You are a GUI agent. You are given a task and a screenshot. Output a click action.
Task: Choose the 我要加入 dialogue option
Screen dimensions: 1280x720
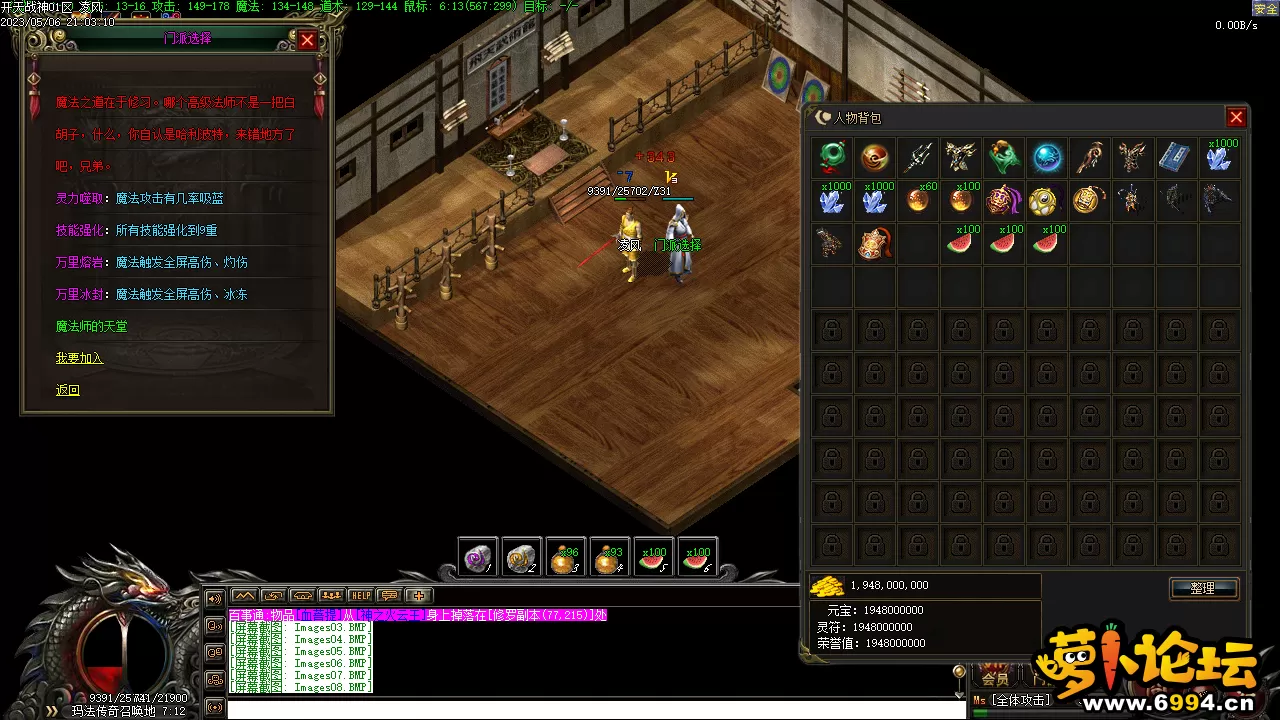(x=79, y=358)
